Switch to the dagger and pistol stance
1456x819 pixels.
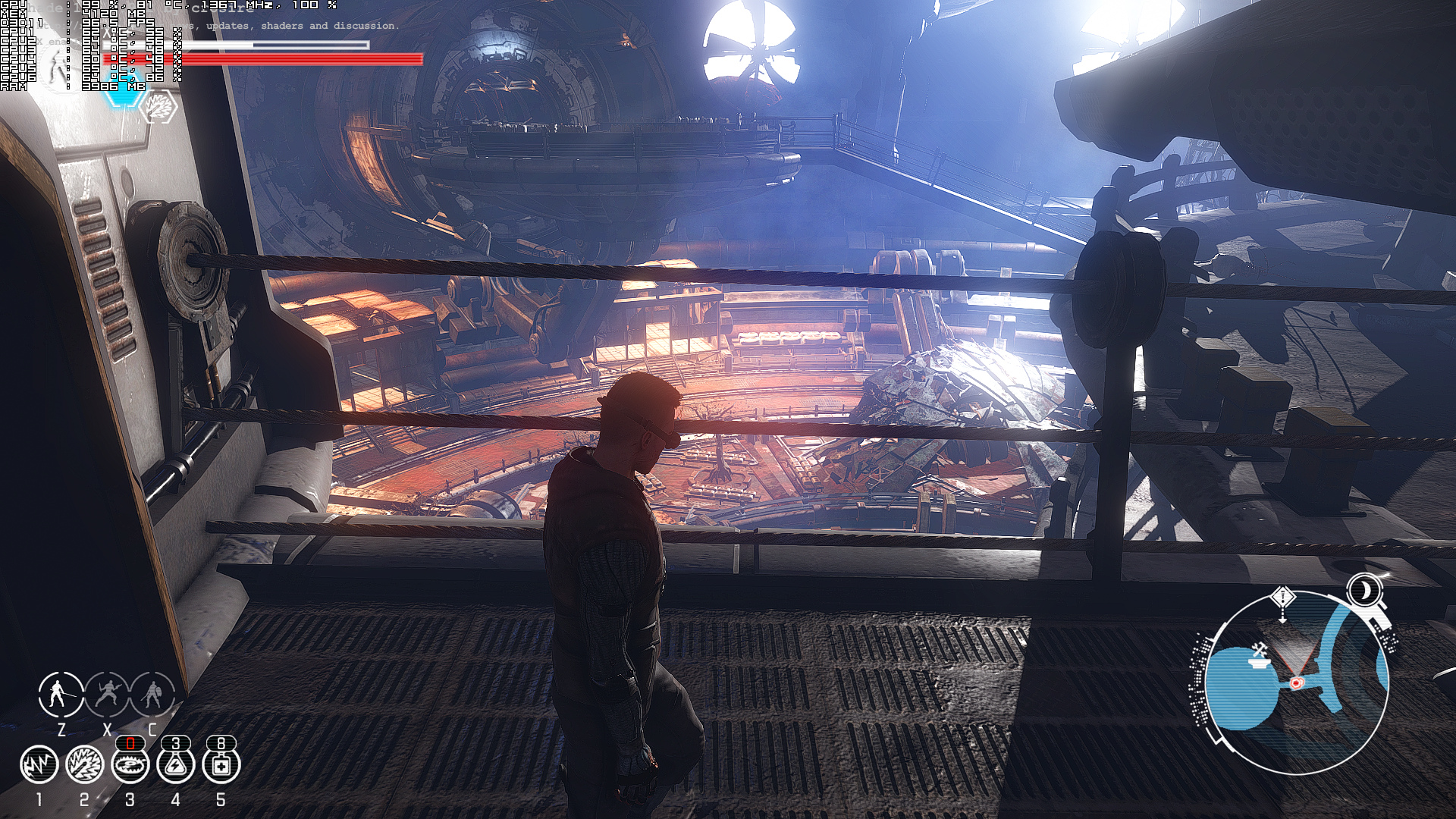tap(107, 693)
